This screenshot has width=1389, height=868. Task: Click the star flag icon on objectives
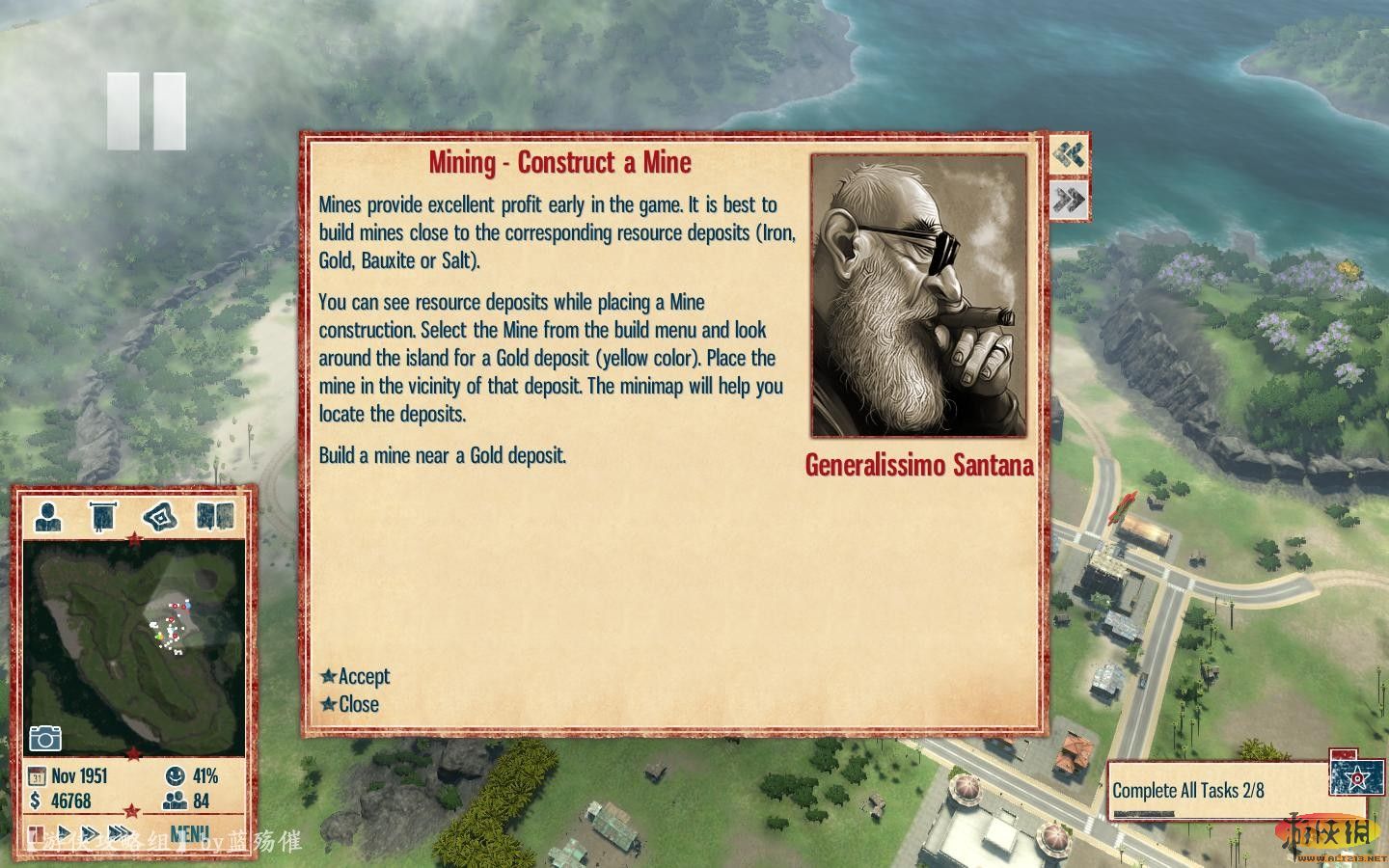(x=1356, y=776)
